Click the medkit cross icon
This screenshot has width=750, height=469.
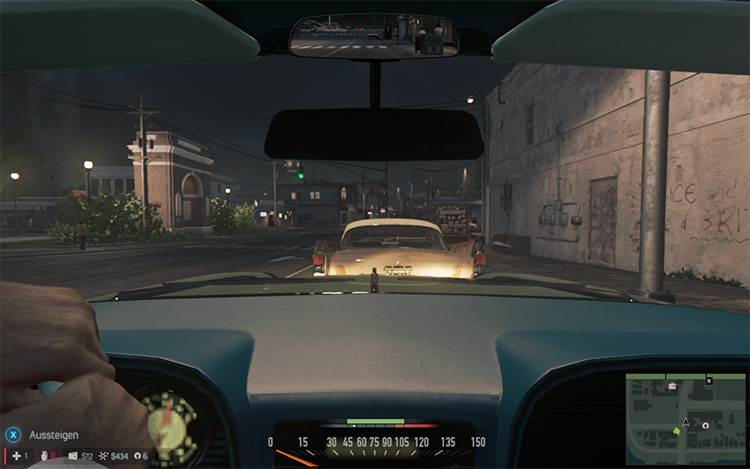click(15, 456)
